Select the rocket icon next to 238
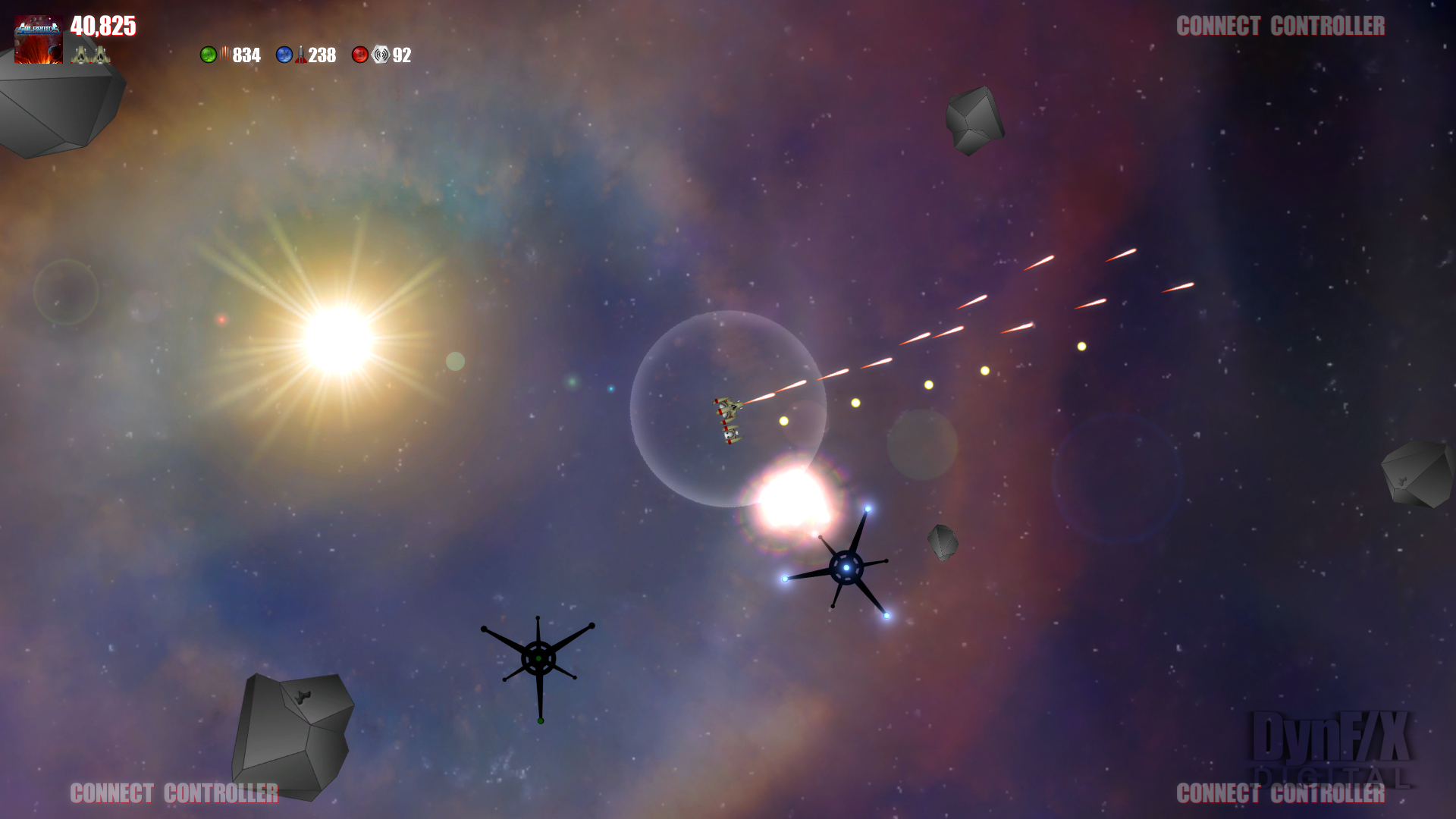 point(301,55)
